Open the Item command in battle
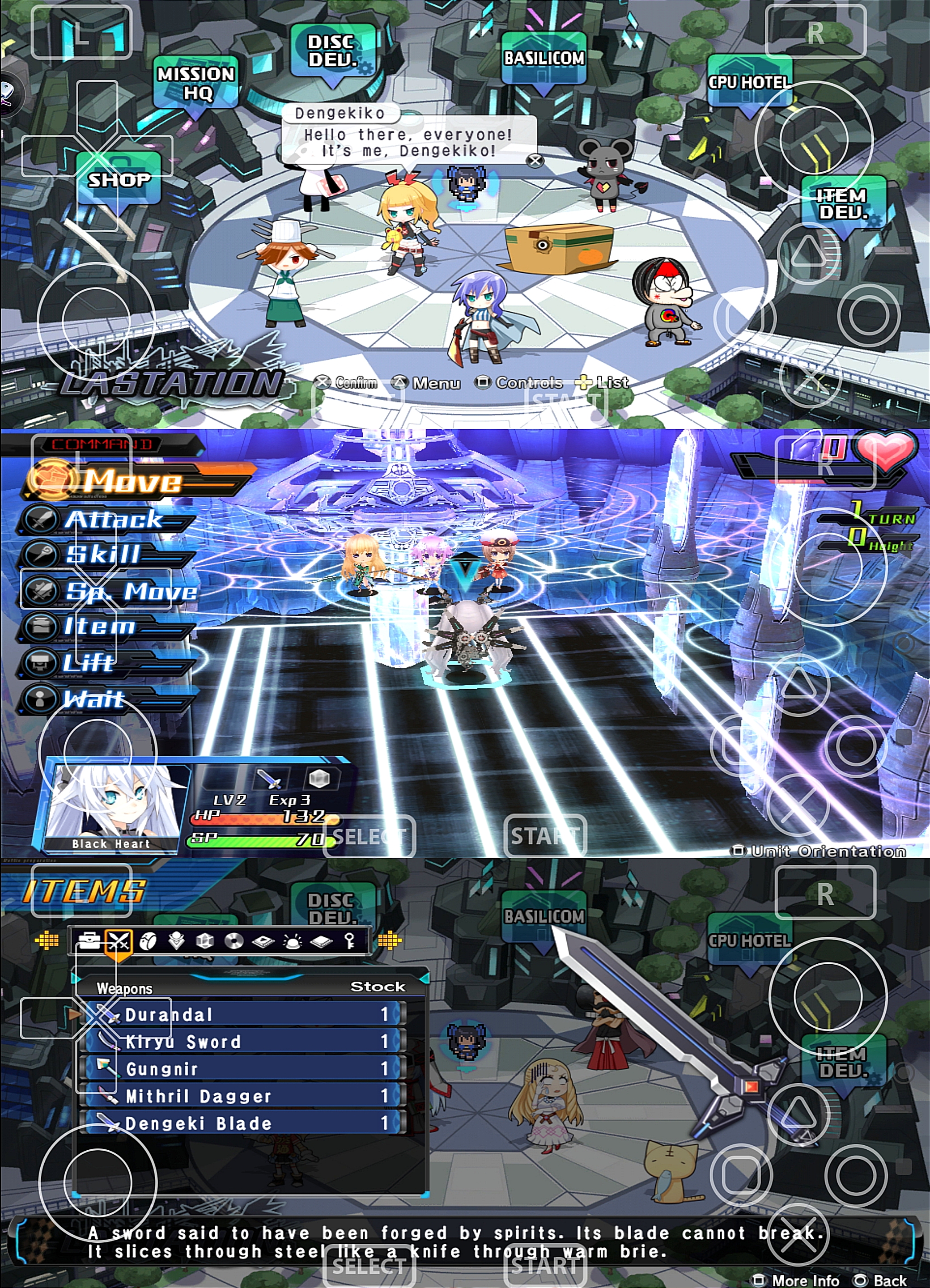This screenshot has height=1288, width=930. (x=99, y=627)
